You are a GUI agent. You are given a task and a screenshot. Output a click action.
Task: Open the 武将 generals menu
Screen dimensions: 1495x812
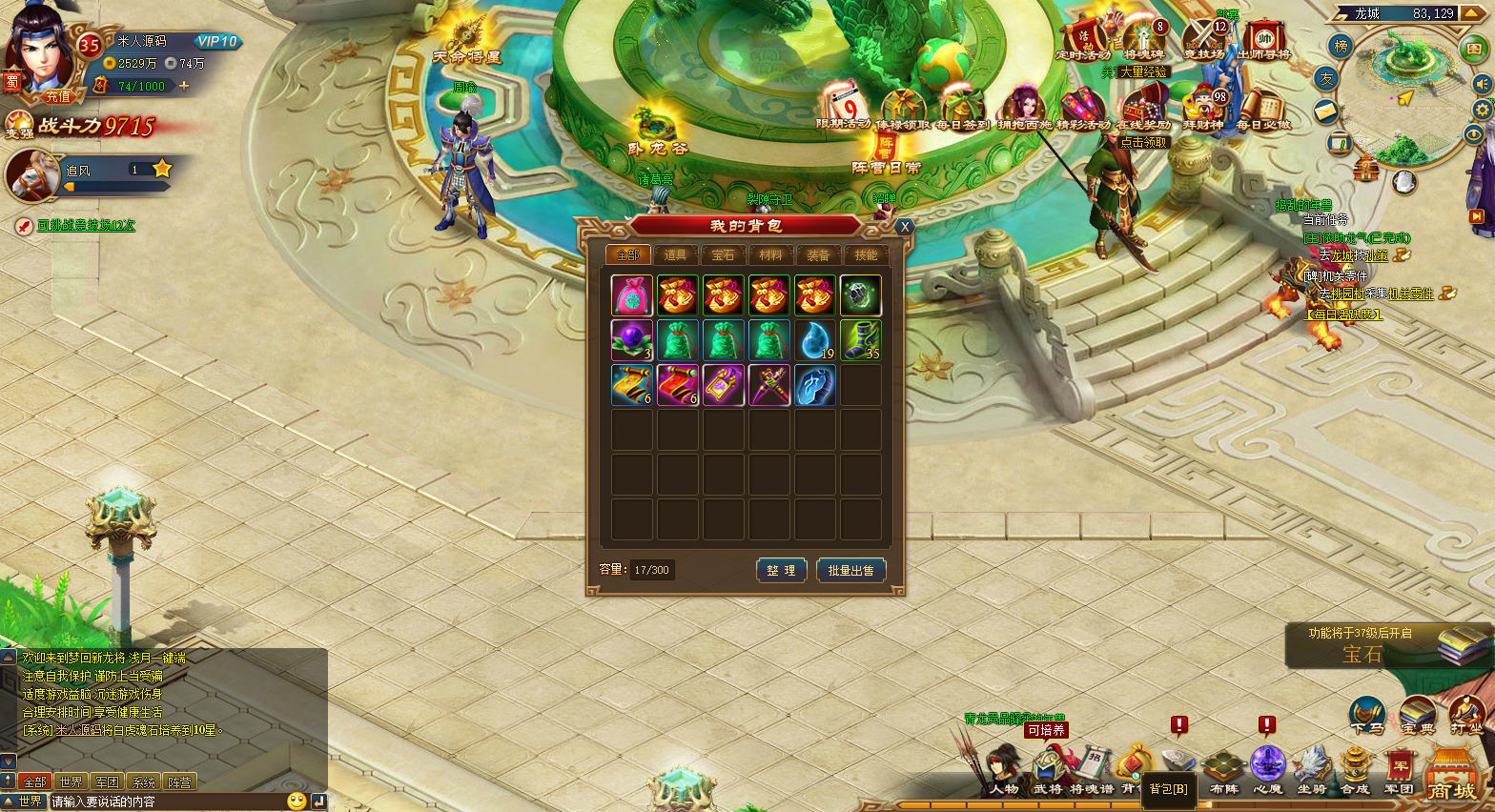(1048, 772)
